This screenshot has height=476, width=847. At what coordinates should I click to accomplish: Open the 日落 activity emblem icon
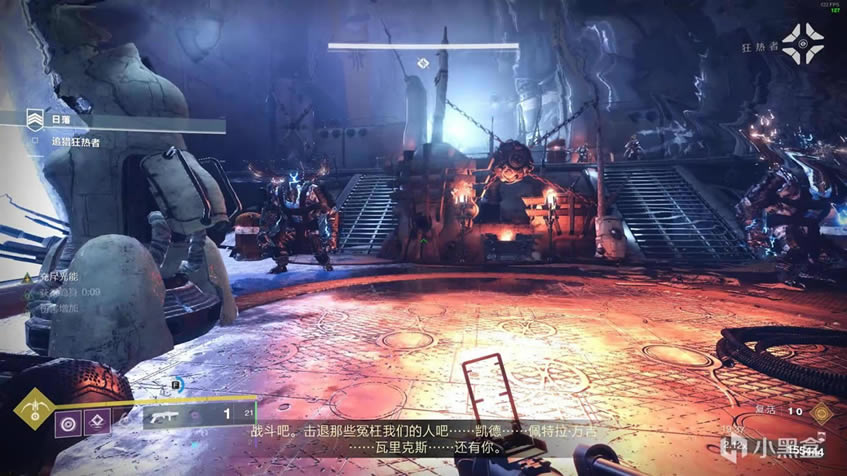coord(37,121)
